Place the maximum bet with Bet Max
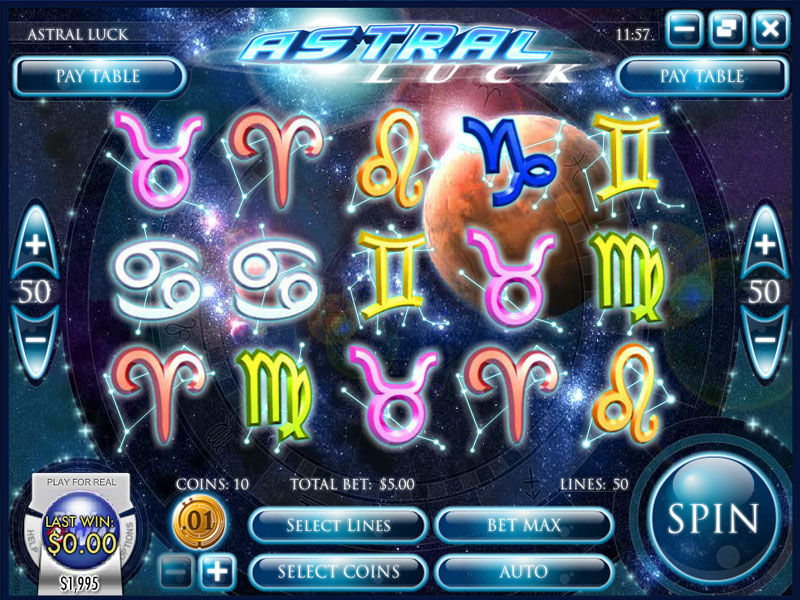 pyautogui.click(x=524, y=525)
